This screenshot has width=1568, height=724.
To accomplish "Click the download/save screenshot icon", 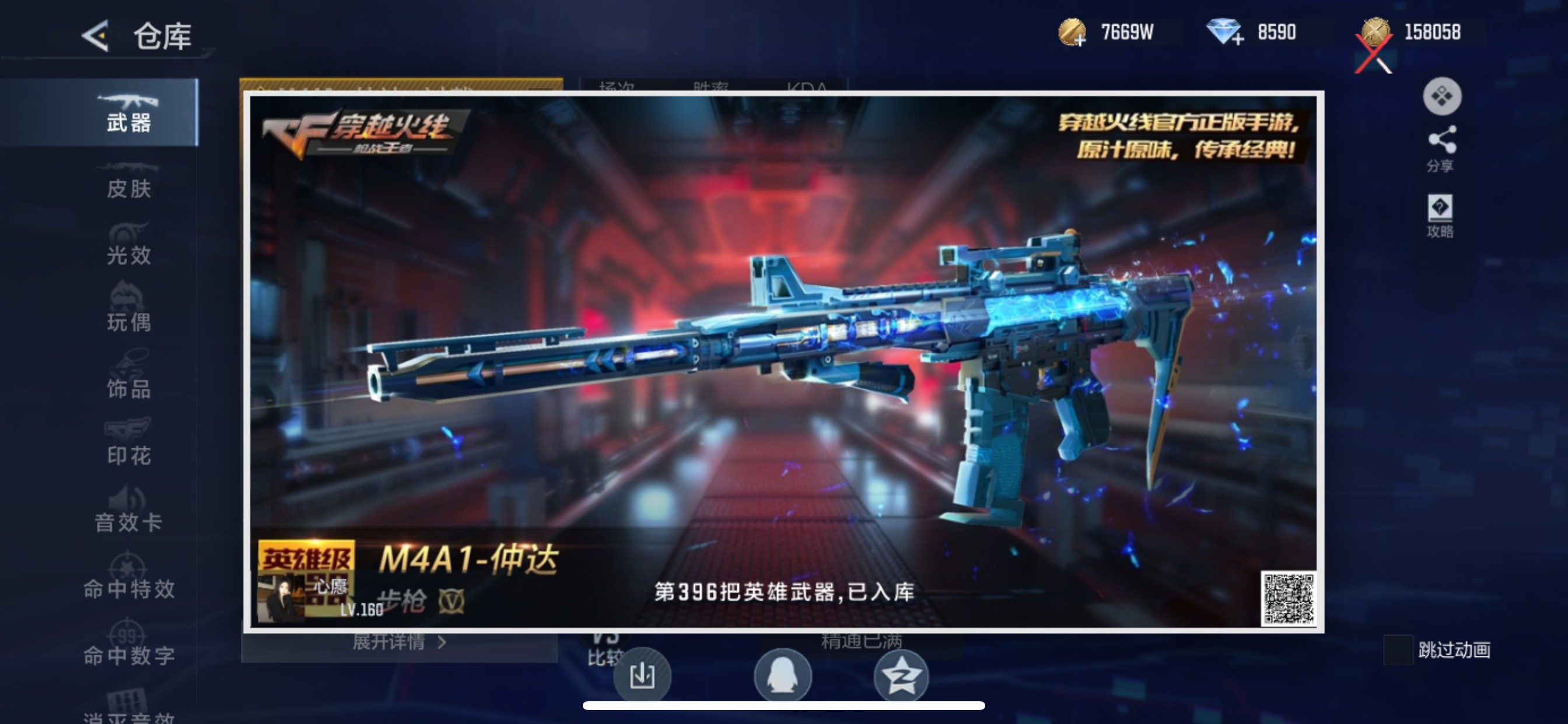I will [644, 674].
